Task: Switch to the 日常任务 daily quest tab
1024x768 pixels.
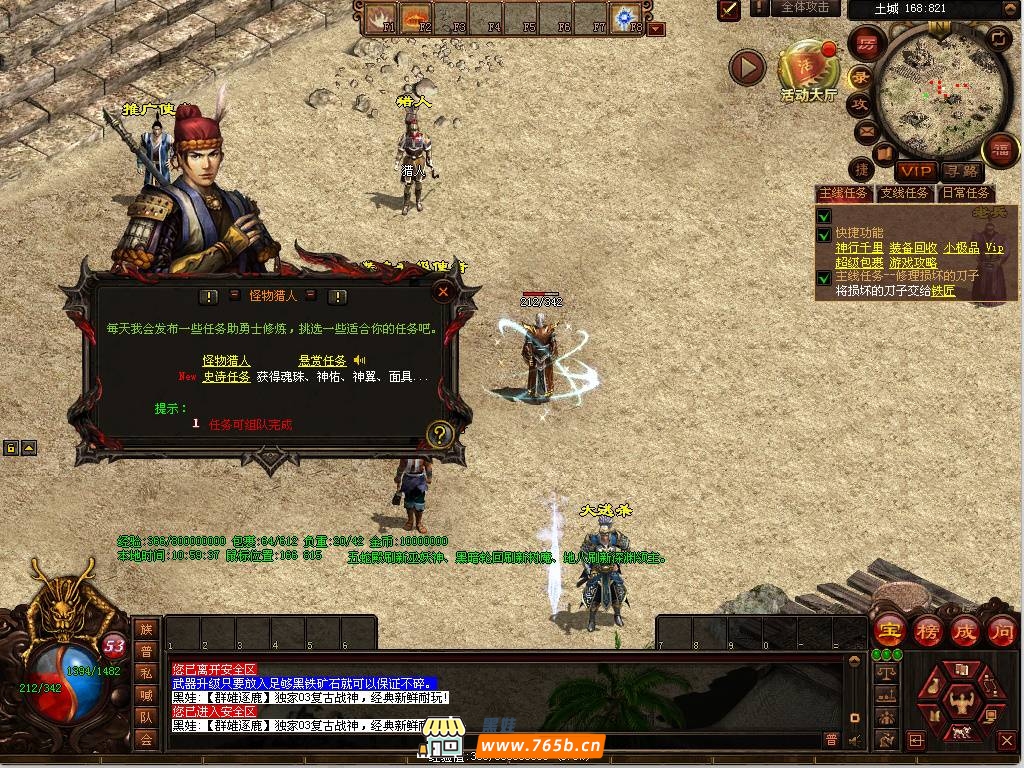Action: (x=965, y=193)
